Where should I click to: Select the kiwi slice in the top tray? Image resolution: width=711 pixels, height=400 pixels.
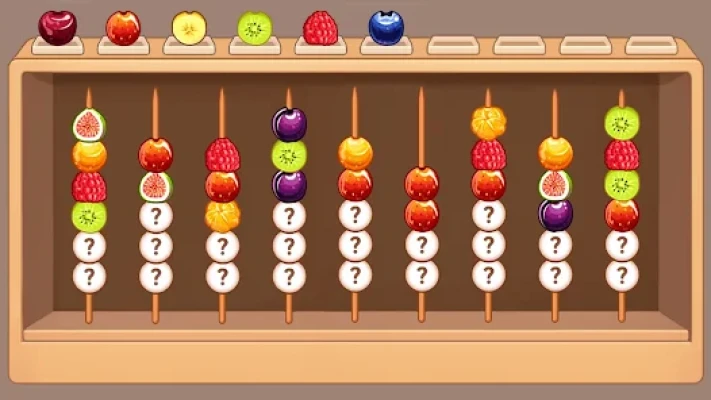255,28
